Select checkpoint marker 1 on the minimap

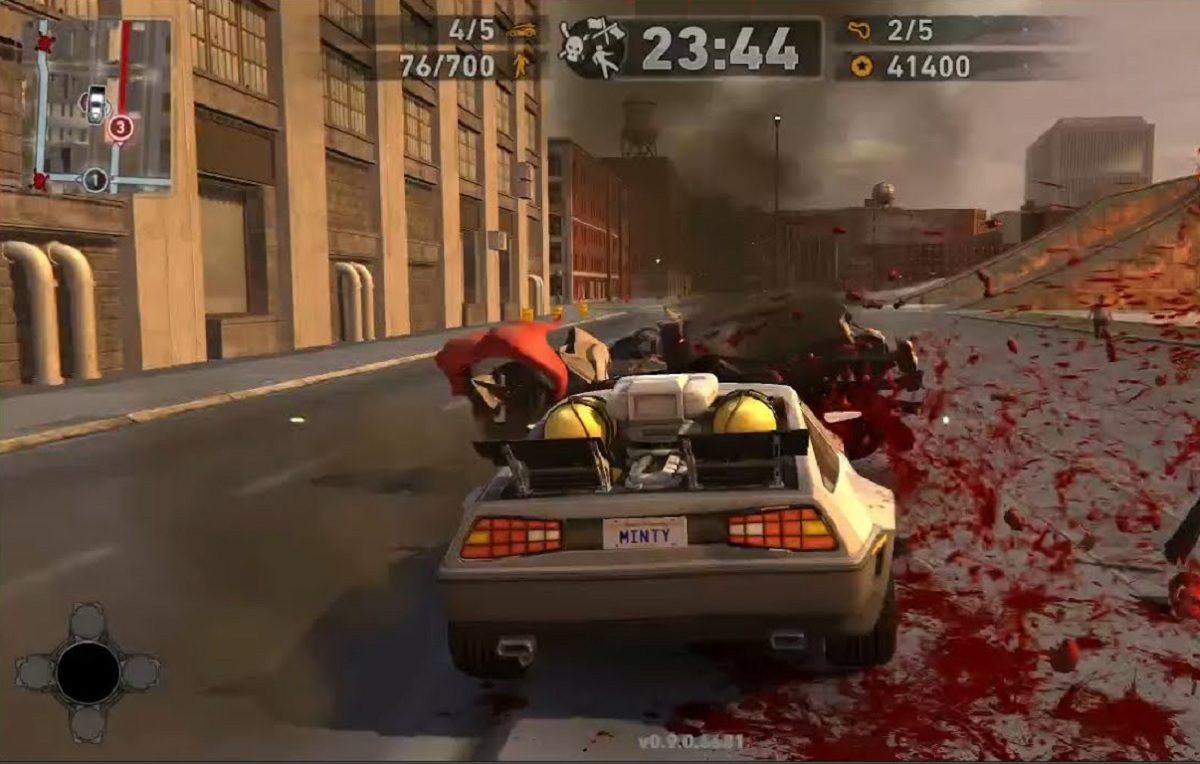click(95, 180)
